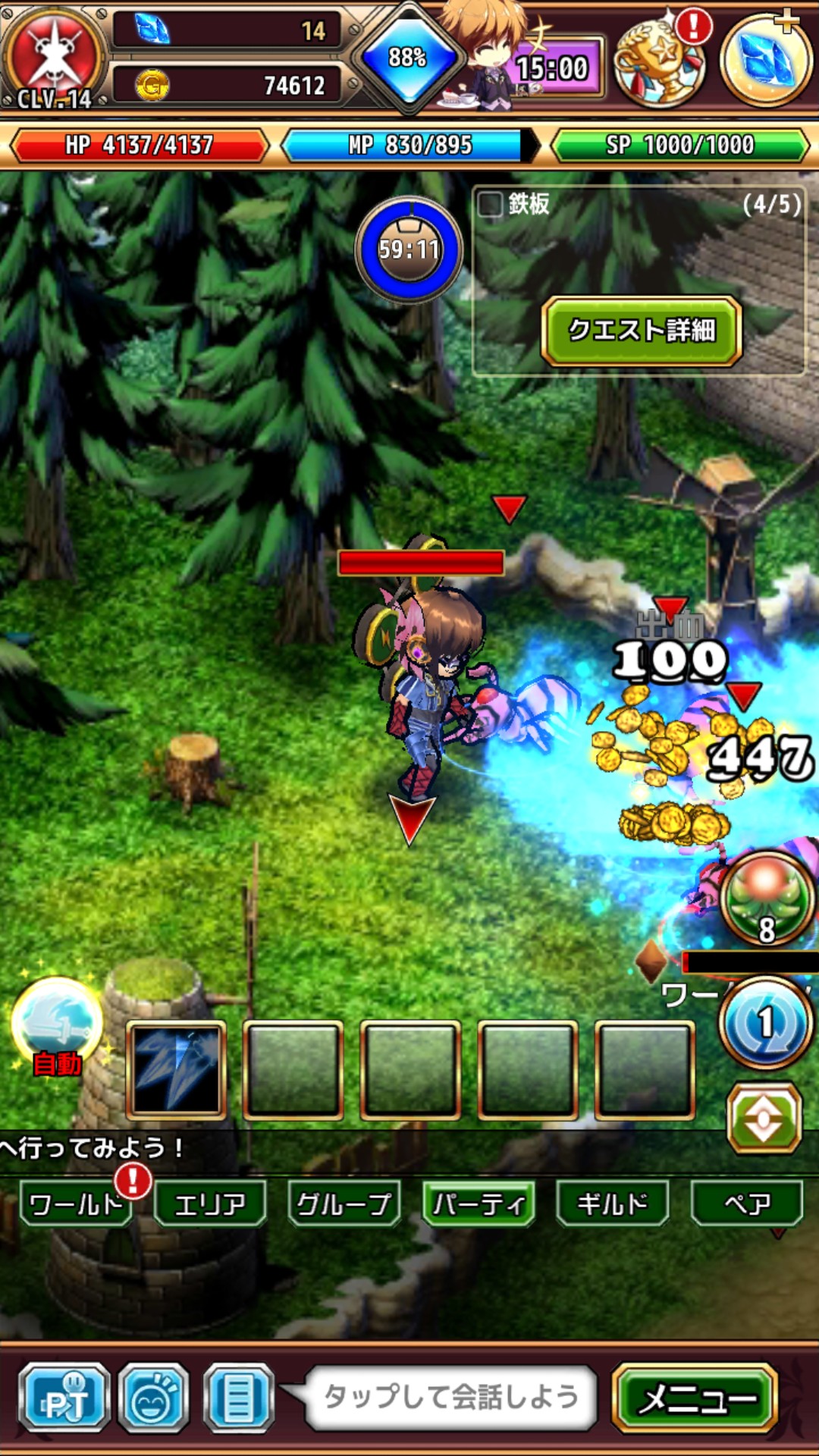Tap the blue swap button numbered 1
Screen dimensions: 819x1456
click(766, 1023)
